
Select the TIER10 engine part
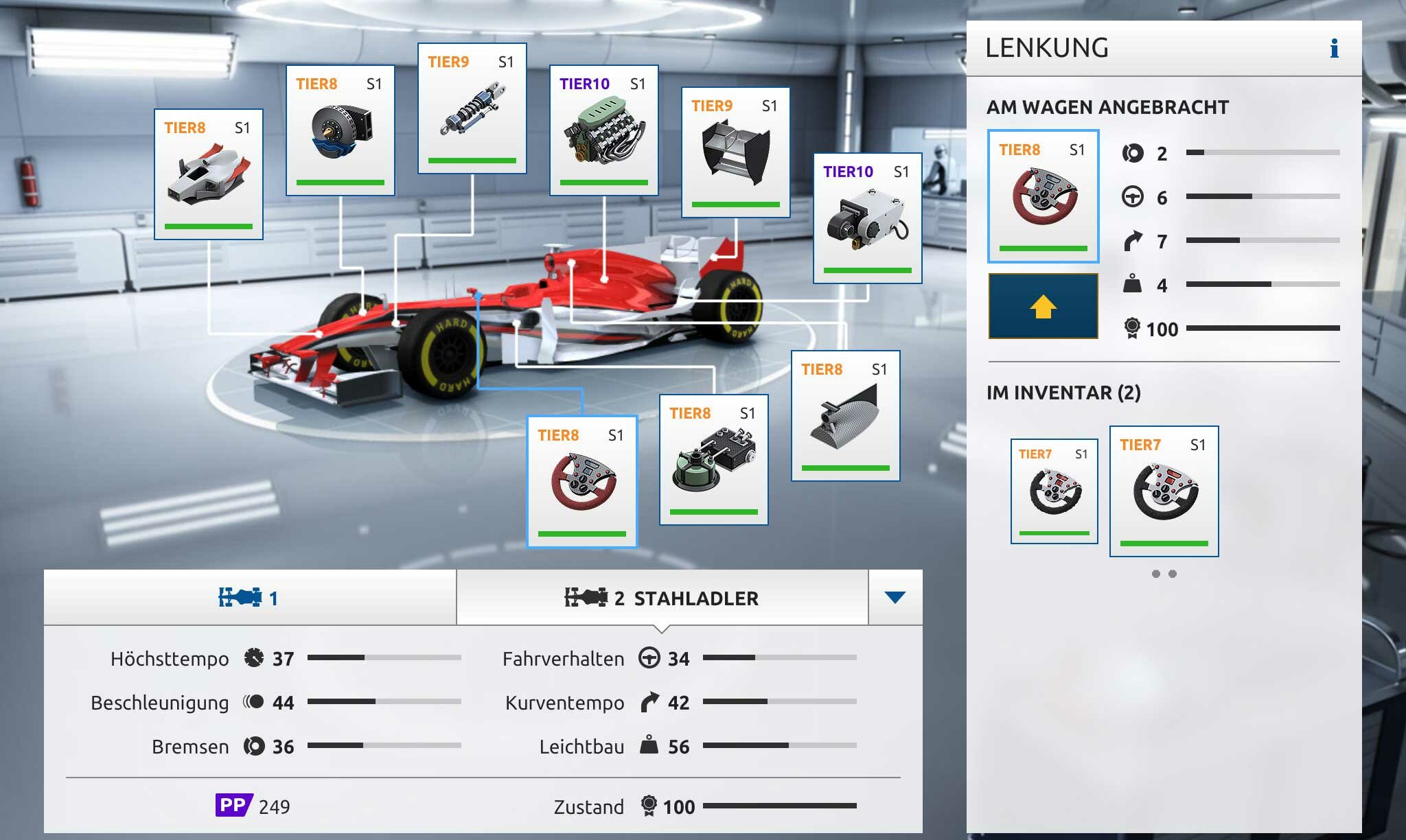(604, 130)
